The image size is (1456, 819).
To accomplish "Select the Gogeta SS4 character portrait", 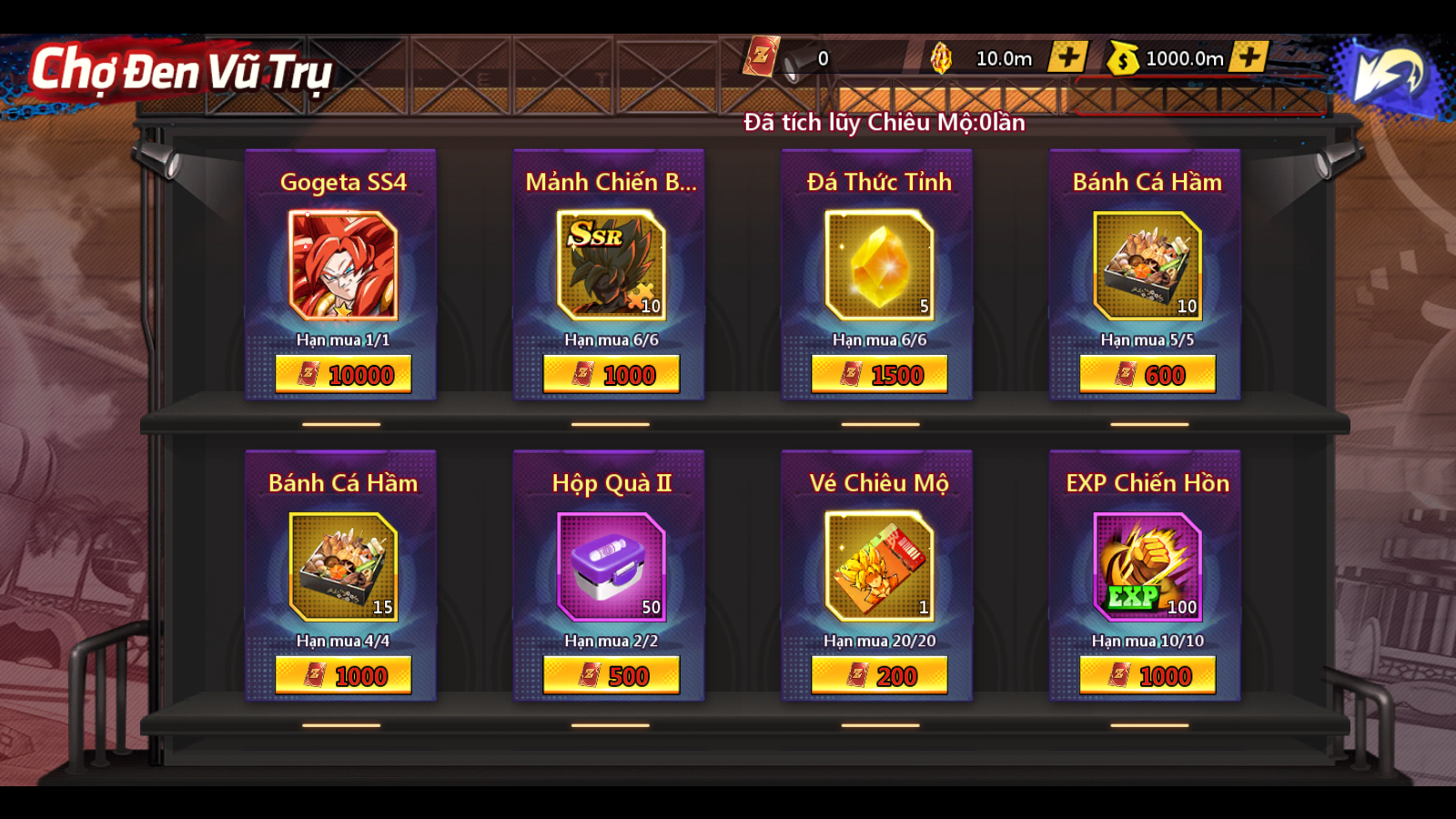I will [x=343, y=265].
